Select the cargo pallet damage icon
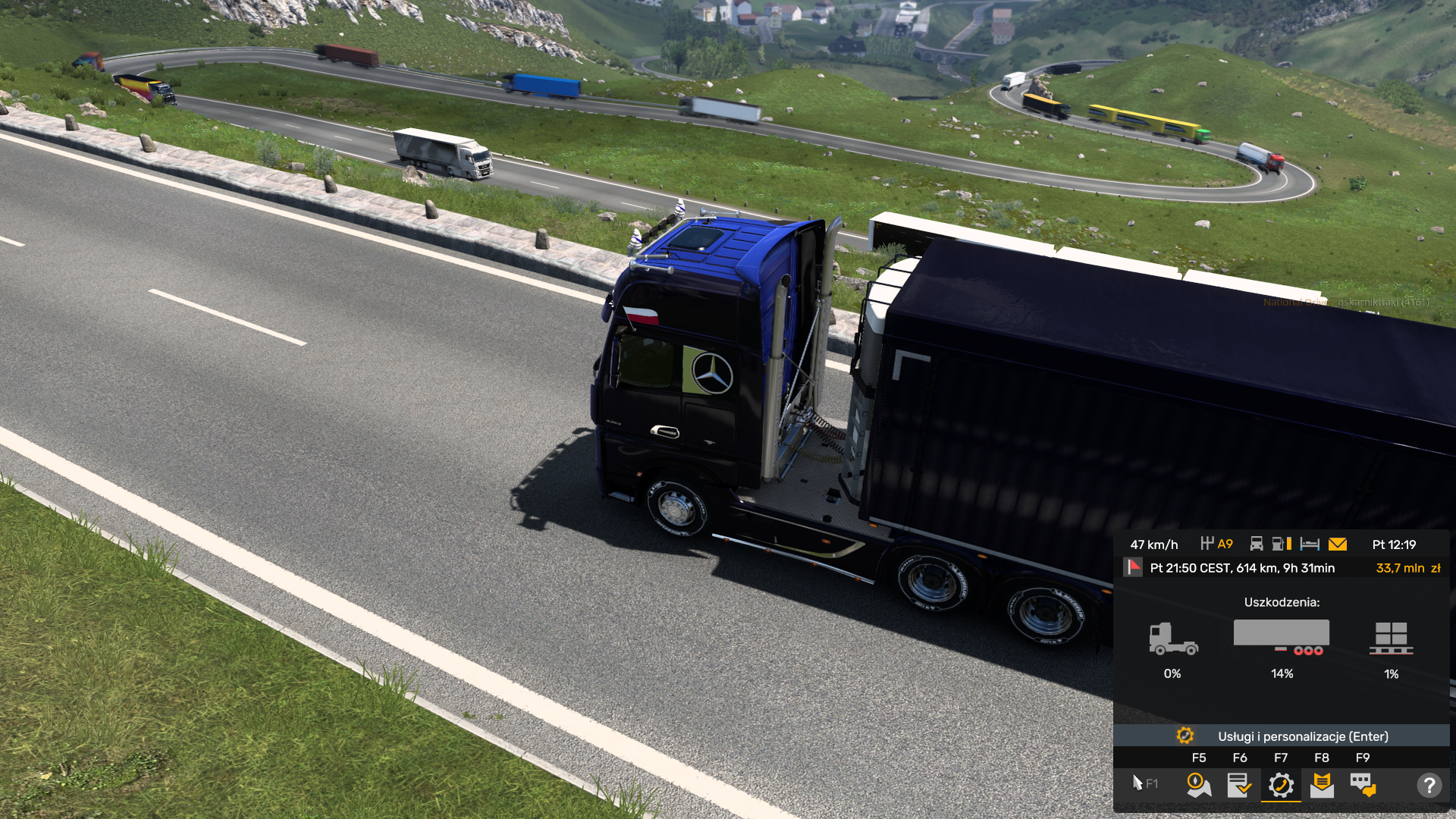 (1391, 639)
